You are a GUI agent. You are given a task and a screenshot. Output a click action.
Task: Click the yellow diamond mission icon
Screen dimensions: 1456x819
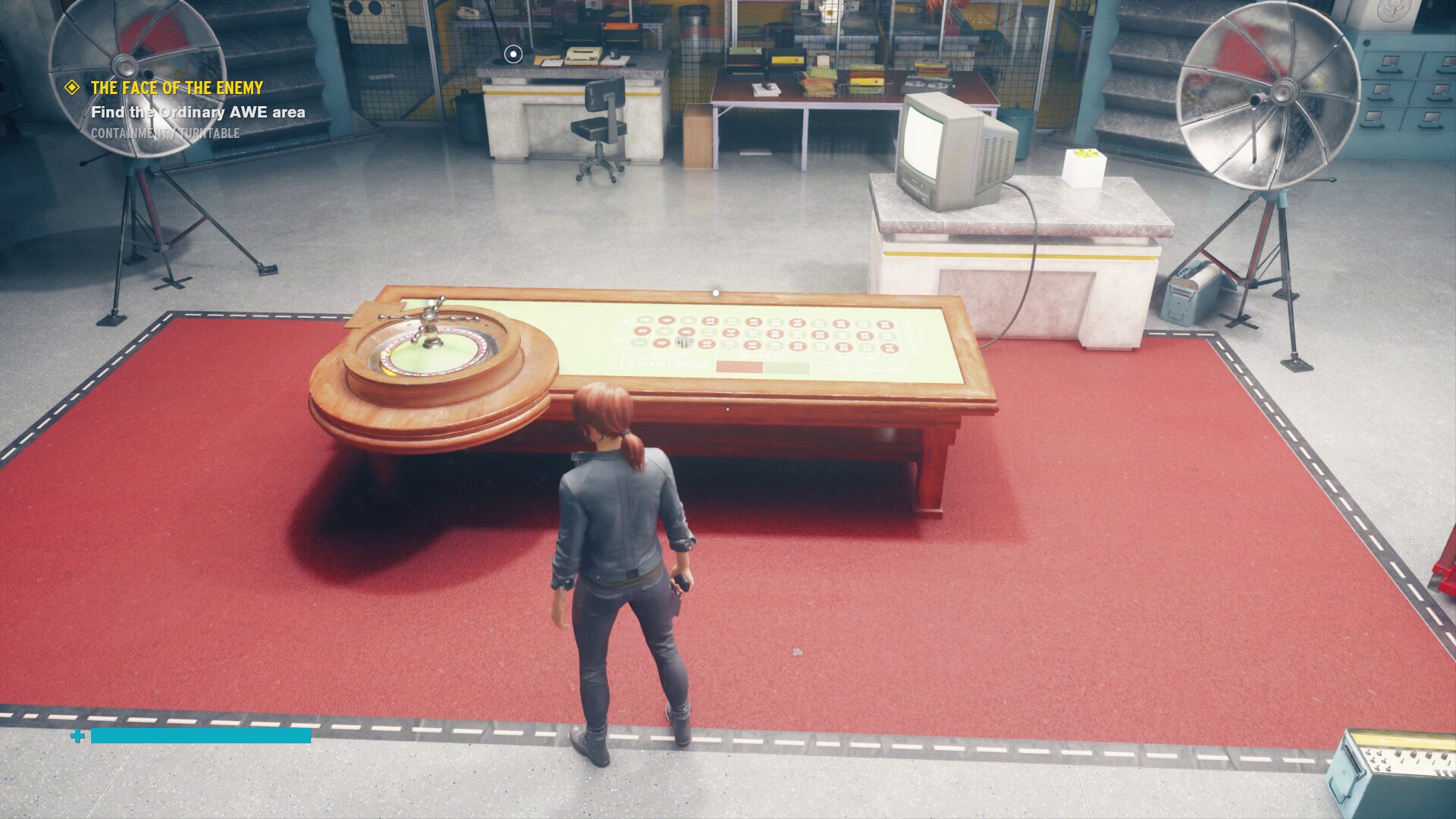click(72, 88)
